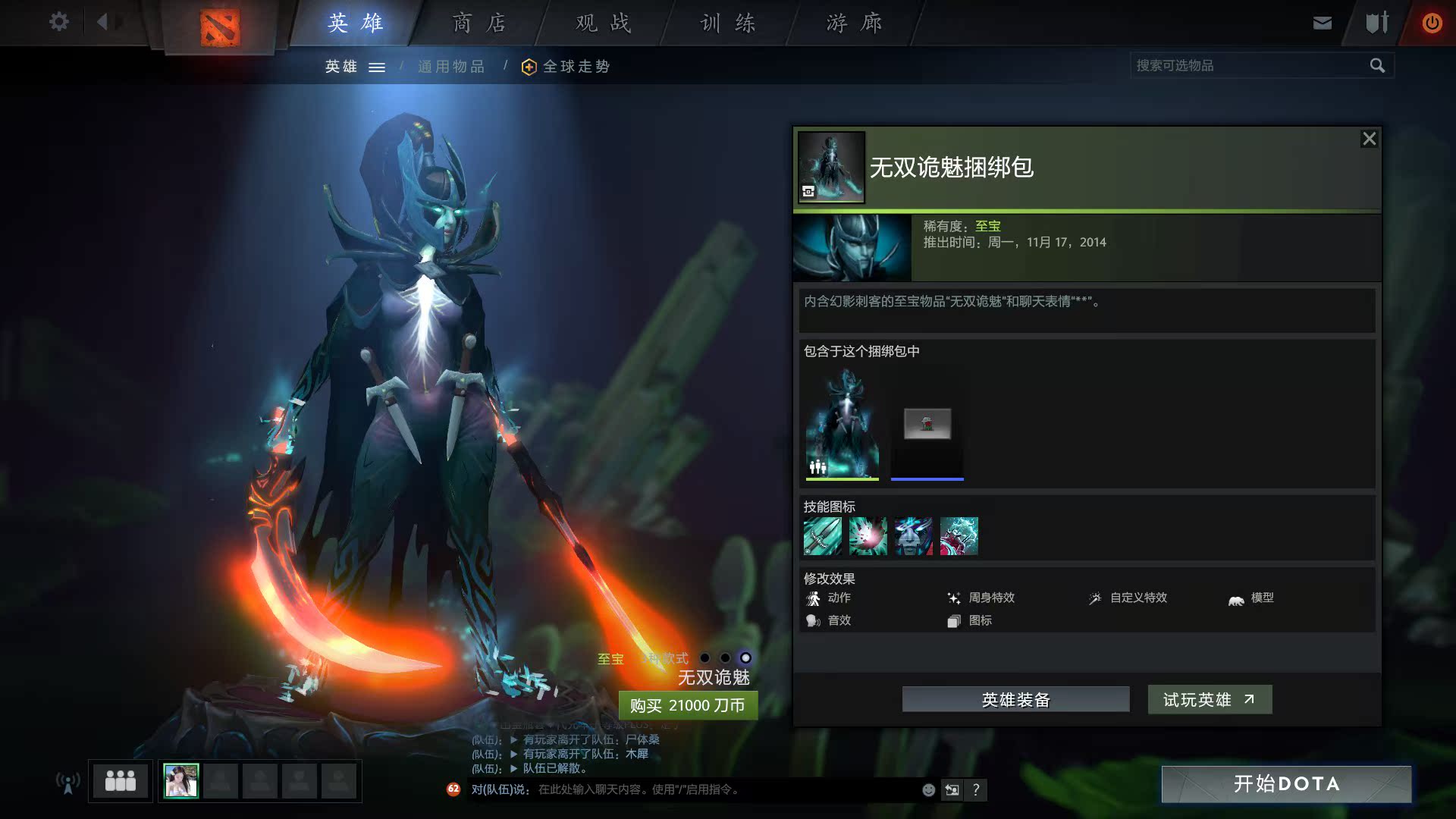Open the chat emoticon smiley picker

928,789
